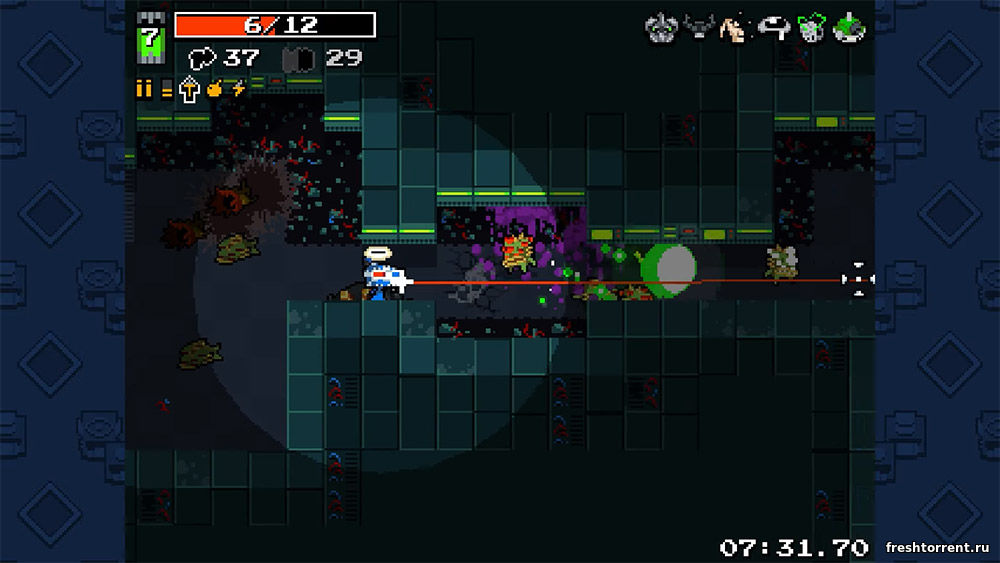This screenshot has width=1000, height=563.
Task: Select the green-outlined skull mutation icon
Action: click(810, 30)
